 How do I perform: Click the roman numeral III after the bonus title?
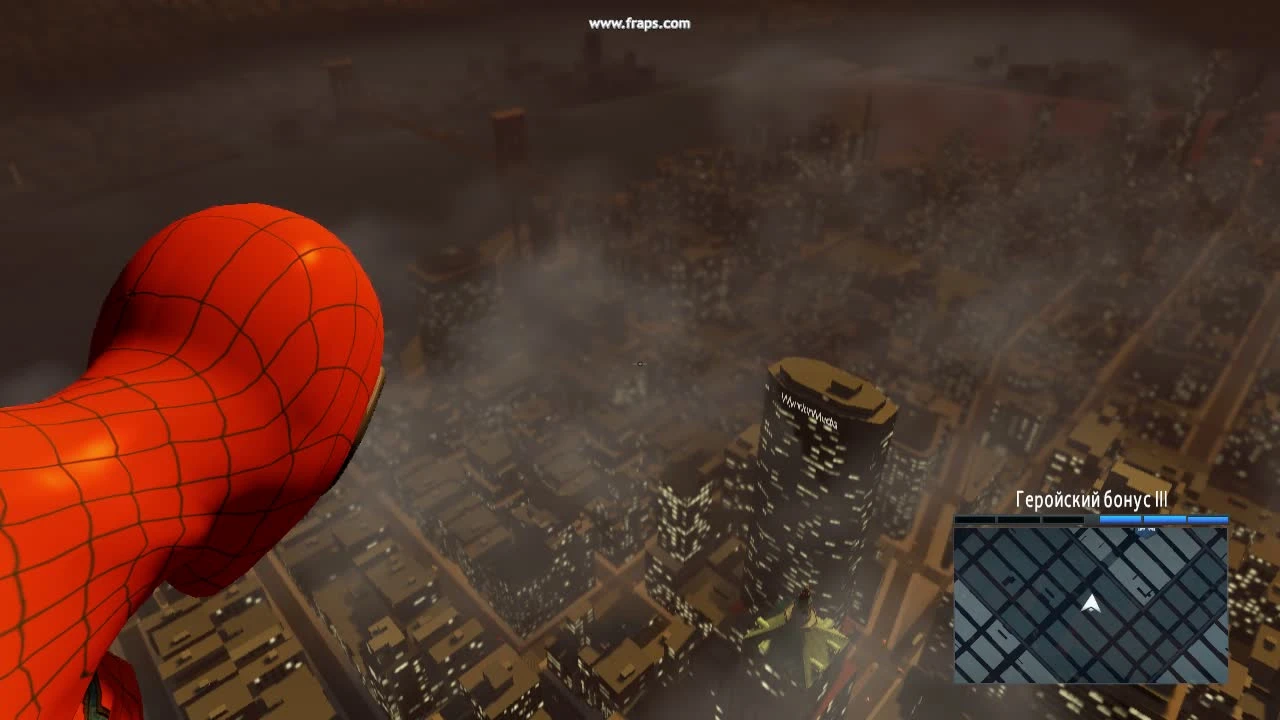(1162, 498)
